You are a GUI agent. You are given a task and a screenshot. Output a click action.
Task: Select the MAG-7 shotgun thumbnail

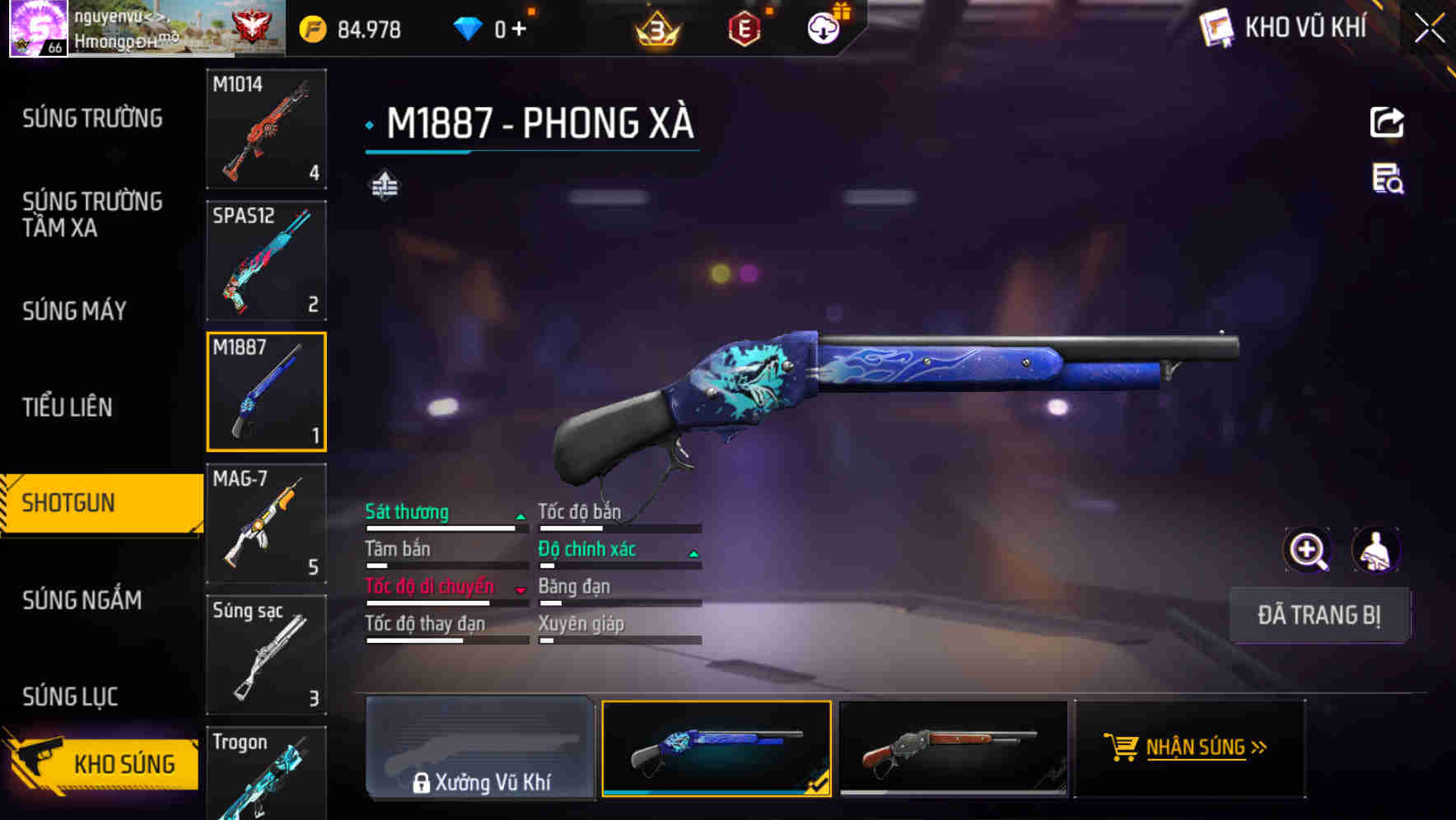(265, 523)
